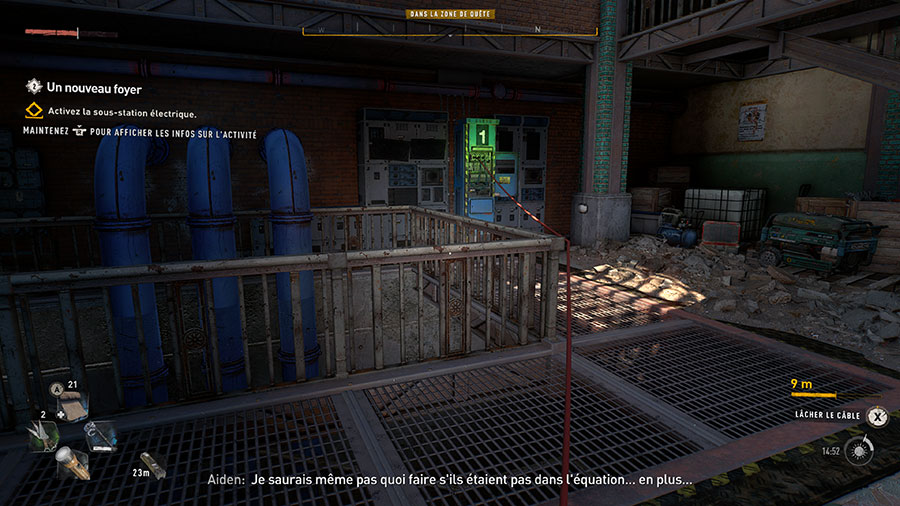Screen dimensions: 900x506
Task: Choose the throwing knives slot
Action: (44, 435)
